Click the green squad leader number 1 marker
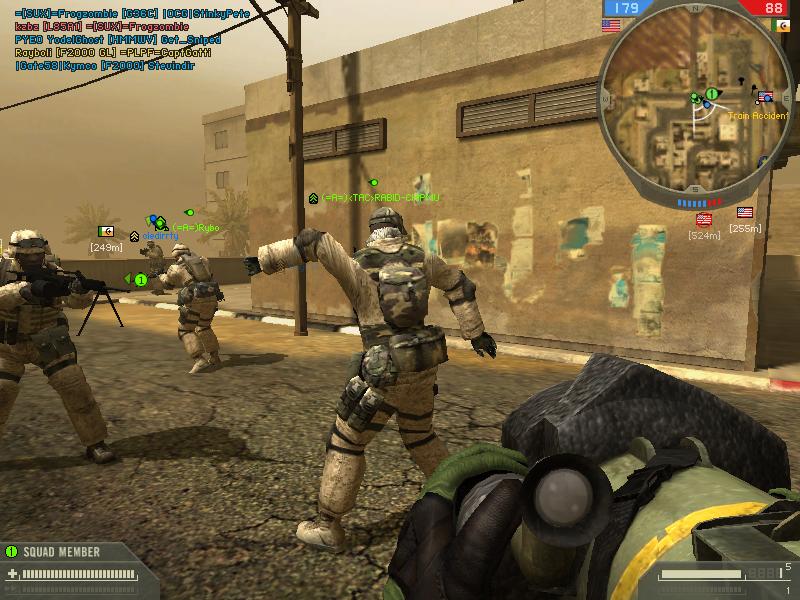The width and height of the screenshot is (800, 600). (x=141, y=279)
